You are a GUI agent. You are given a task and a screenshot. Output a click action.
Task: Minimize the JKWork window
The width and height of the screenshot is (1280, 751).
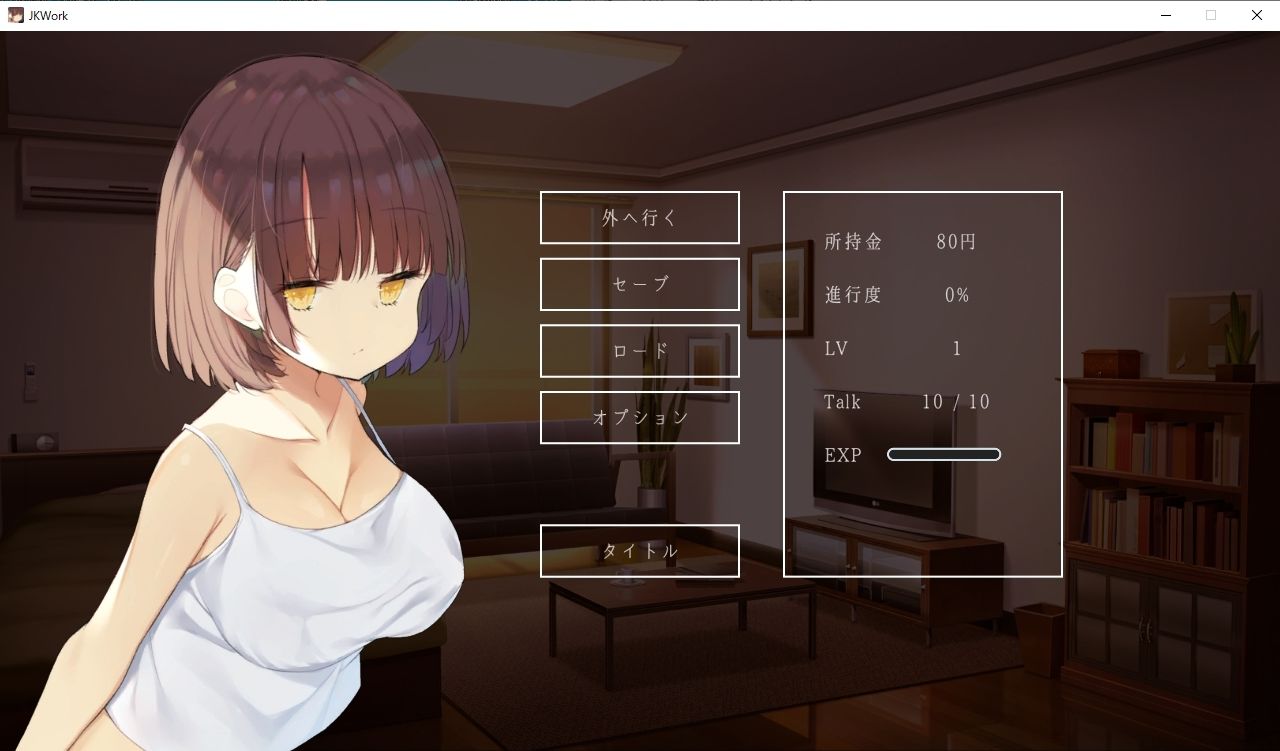tap(1164, 15)
